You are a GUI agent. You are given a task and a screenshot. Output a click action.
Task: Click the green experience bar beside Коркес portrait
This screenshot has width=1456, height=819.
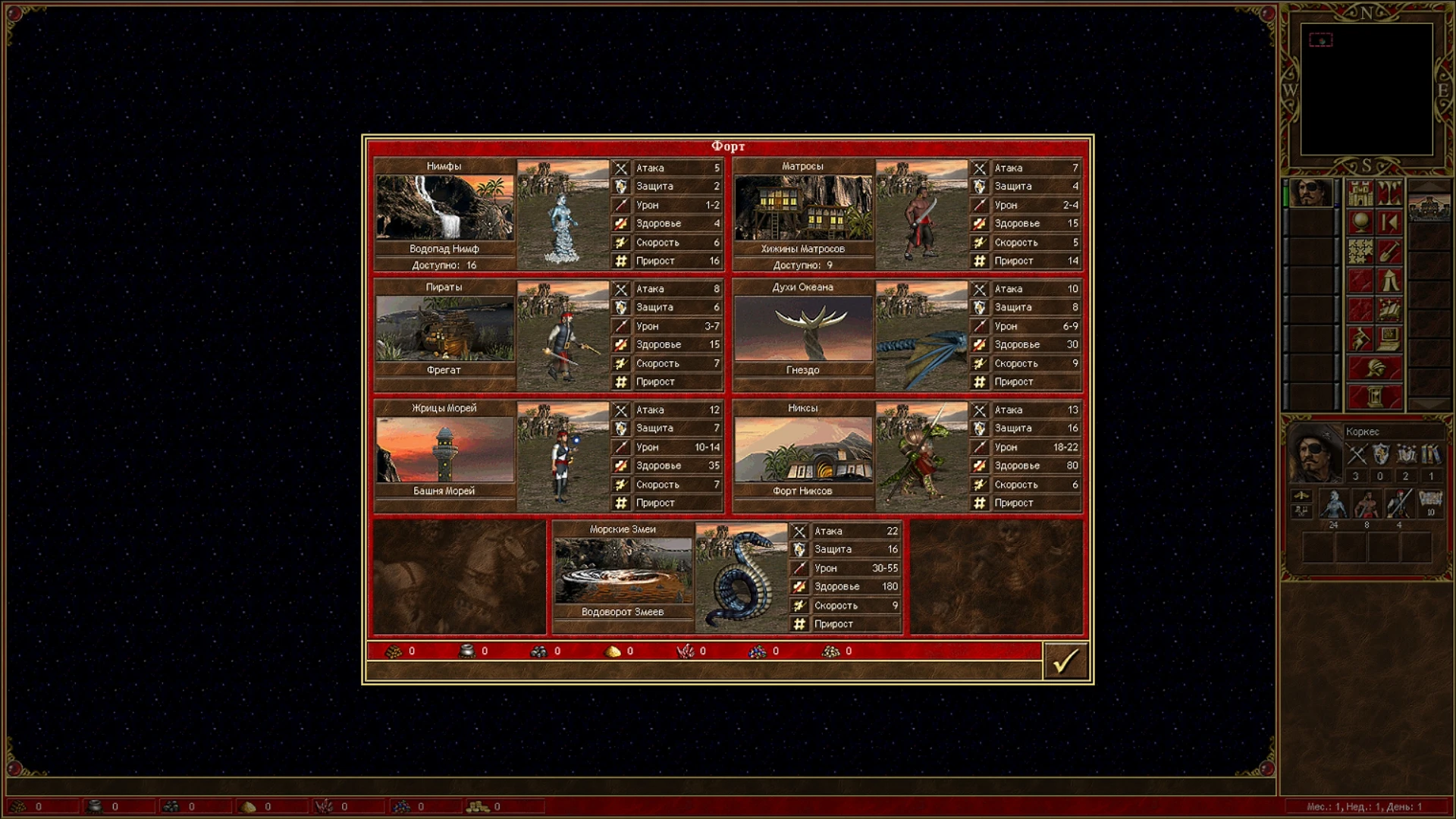[x=1288, y=196]
